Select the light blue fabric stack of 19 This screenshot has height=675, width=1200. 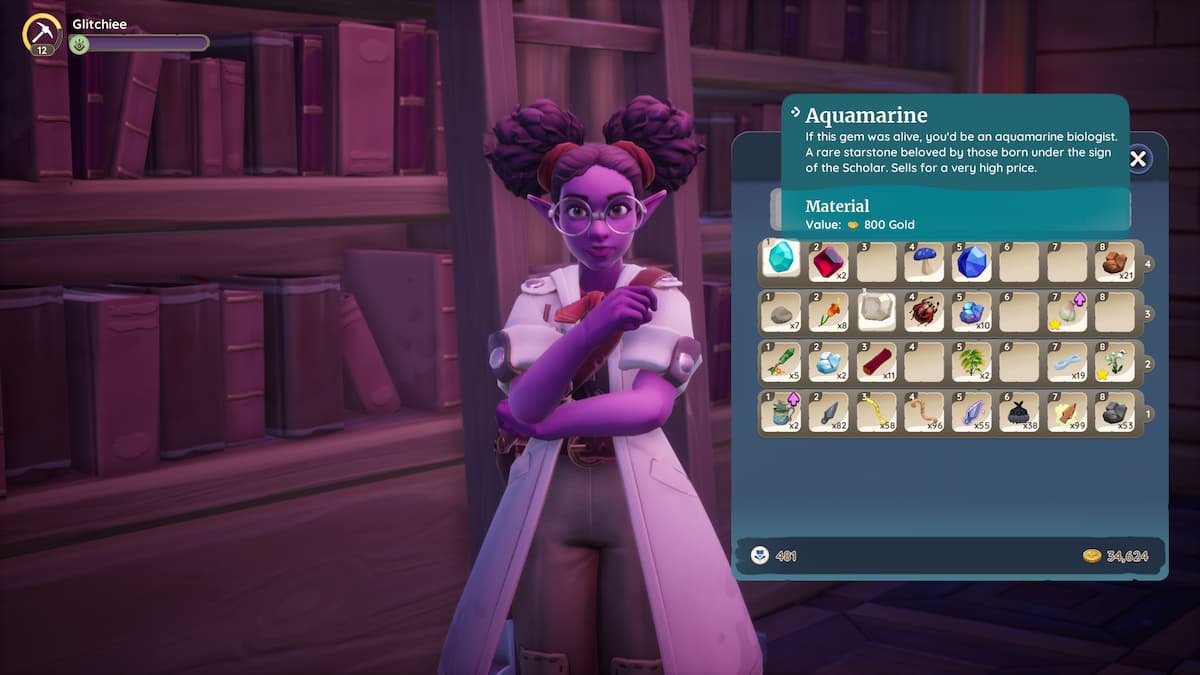(1066, 362)
